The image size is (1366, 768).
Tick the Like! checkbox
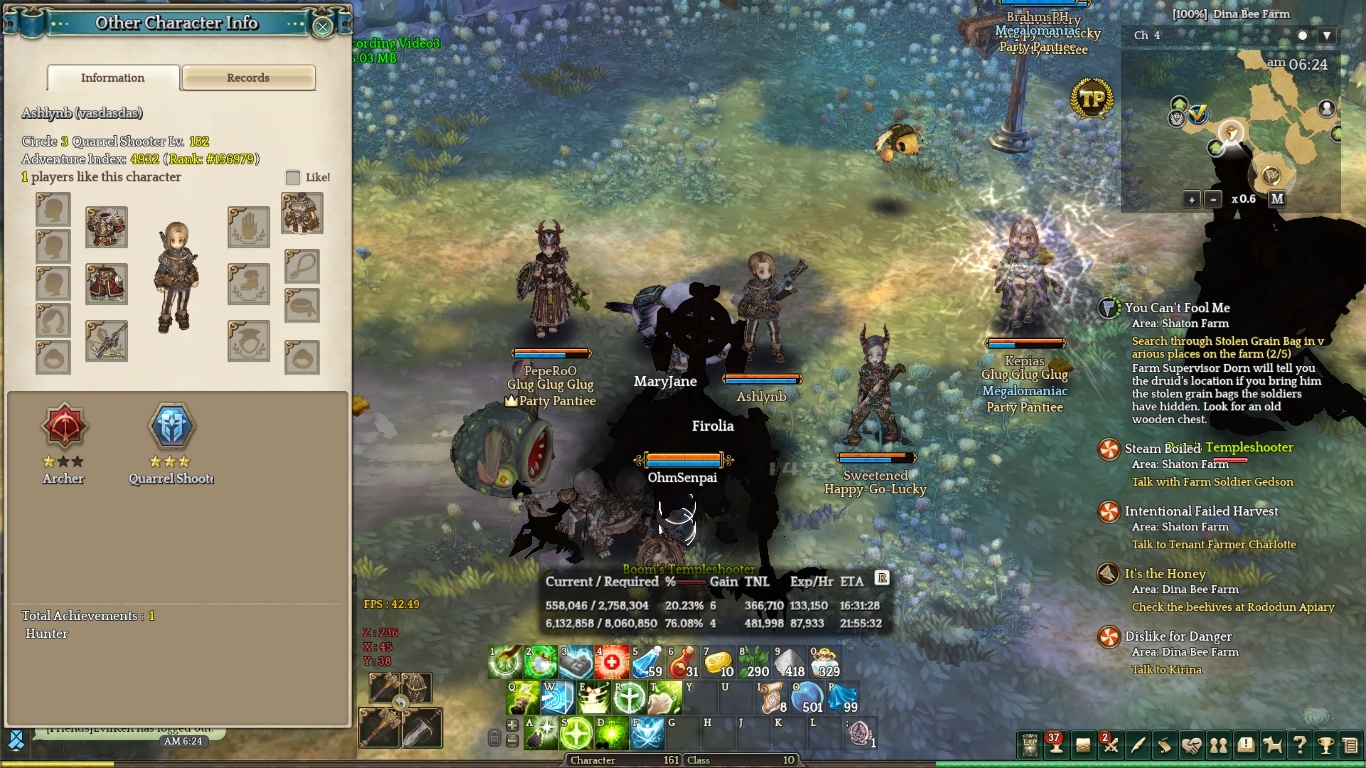click(x=293, y=177)
